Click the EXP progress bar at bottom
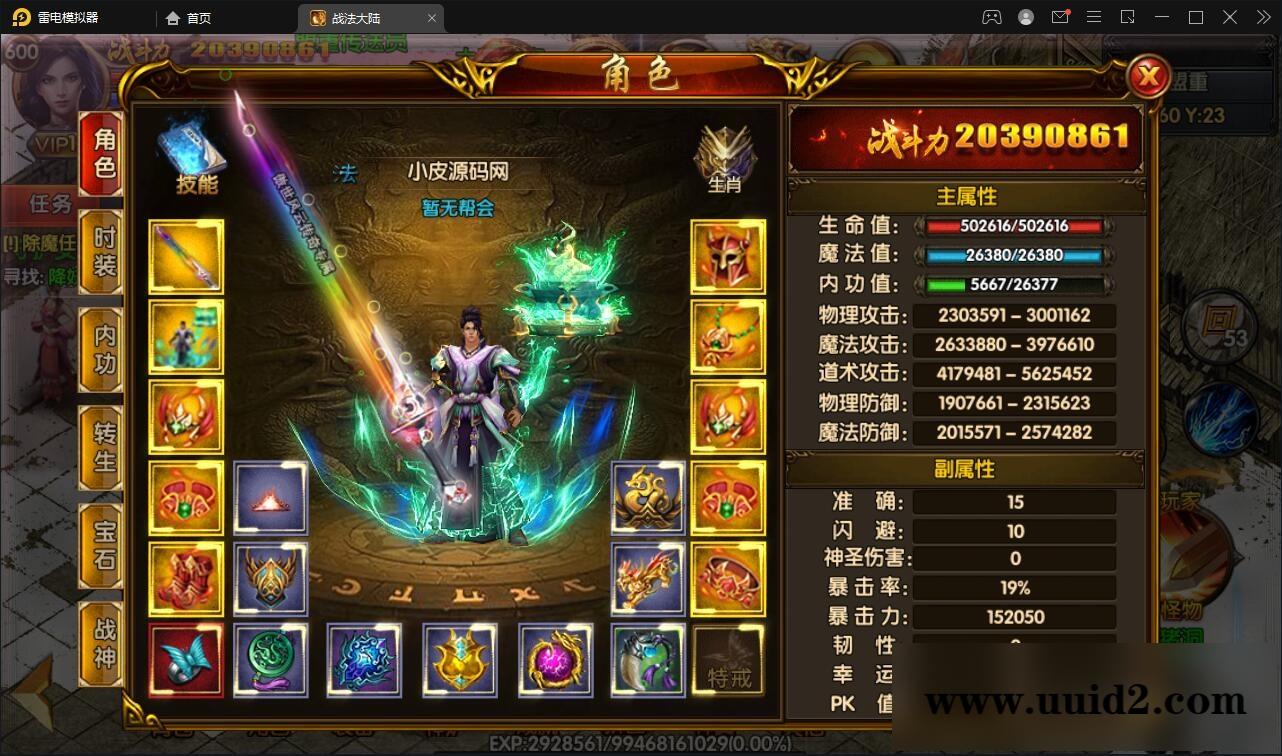The height and width of the screenshot is (756, 1282). click(x=640, y=744)
